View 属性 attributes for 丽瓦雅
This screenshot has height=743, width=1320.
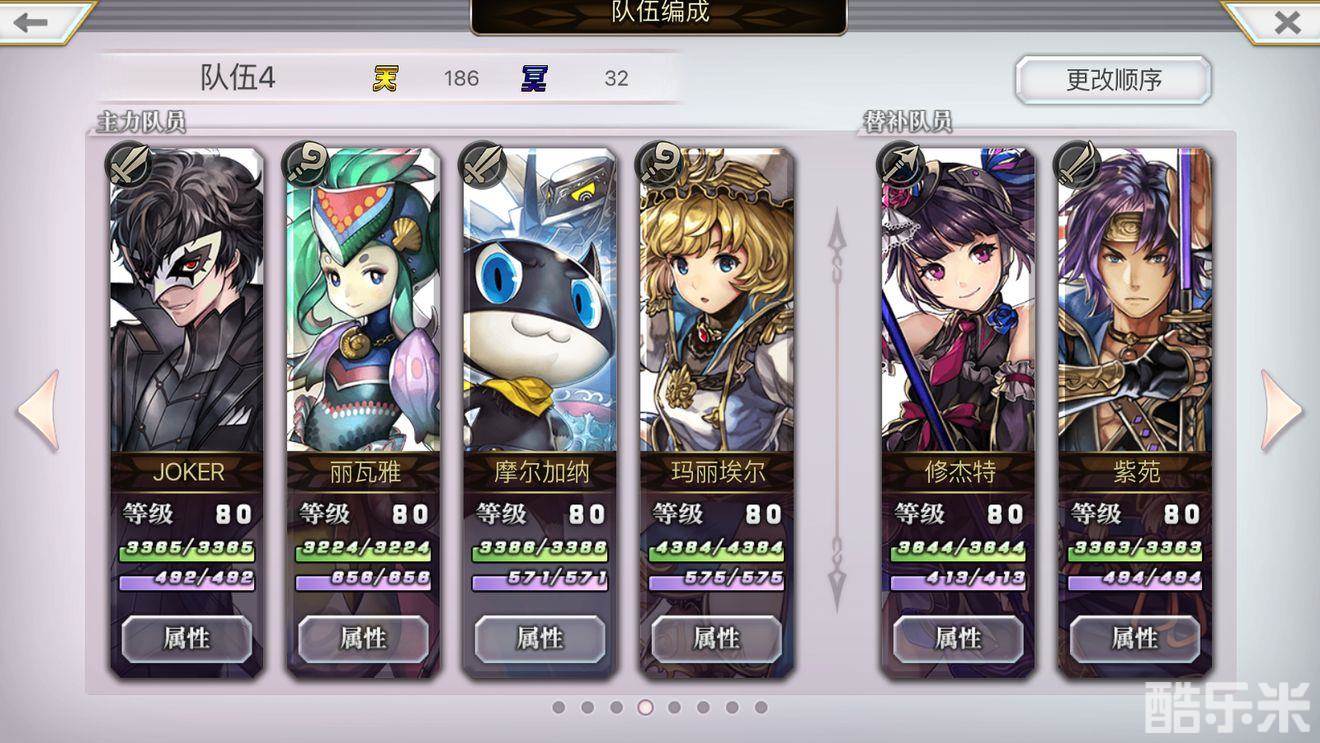tap(363, 638)
